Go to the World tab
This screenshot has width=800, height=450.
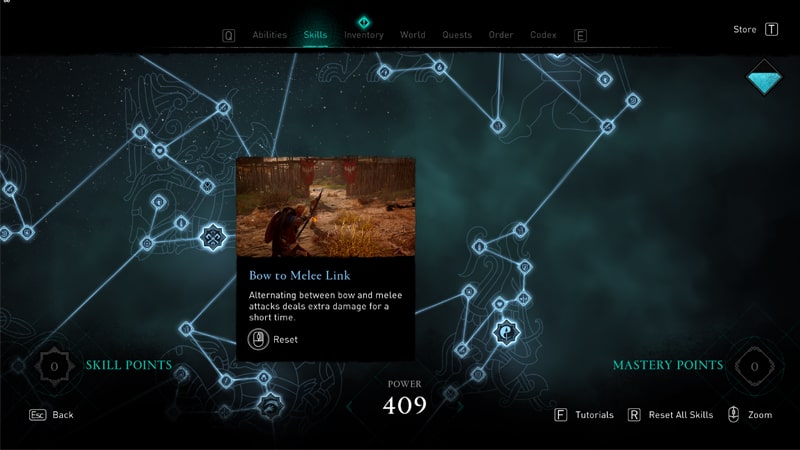412,35
